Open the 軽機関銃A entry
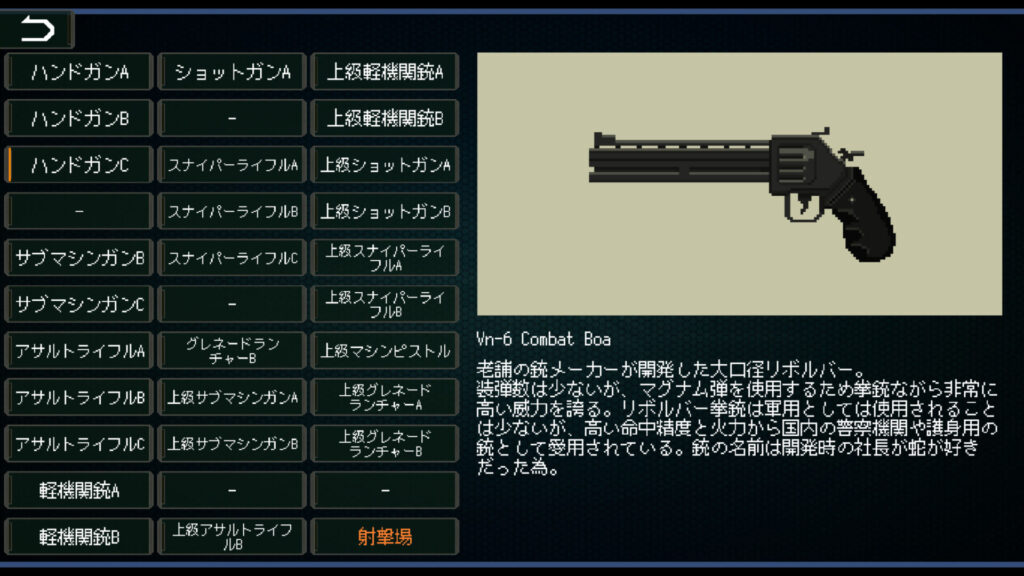This screenshot has width=1024, height=576. 80,490
